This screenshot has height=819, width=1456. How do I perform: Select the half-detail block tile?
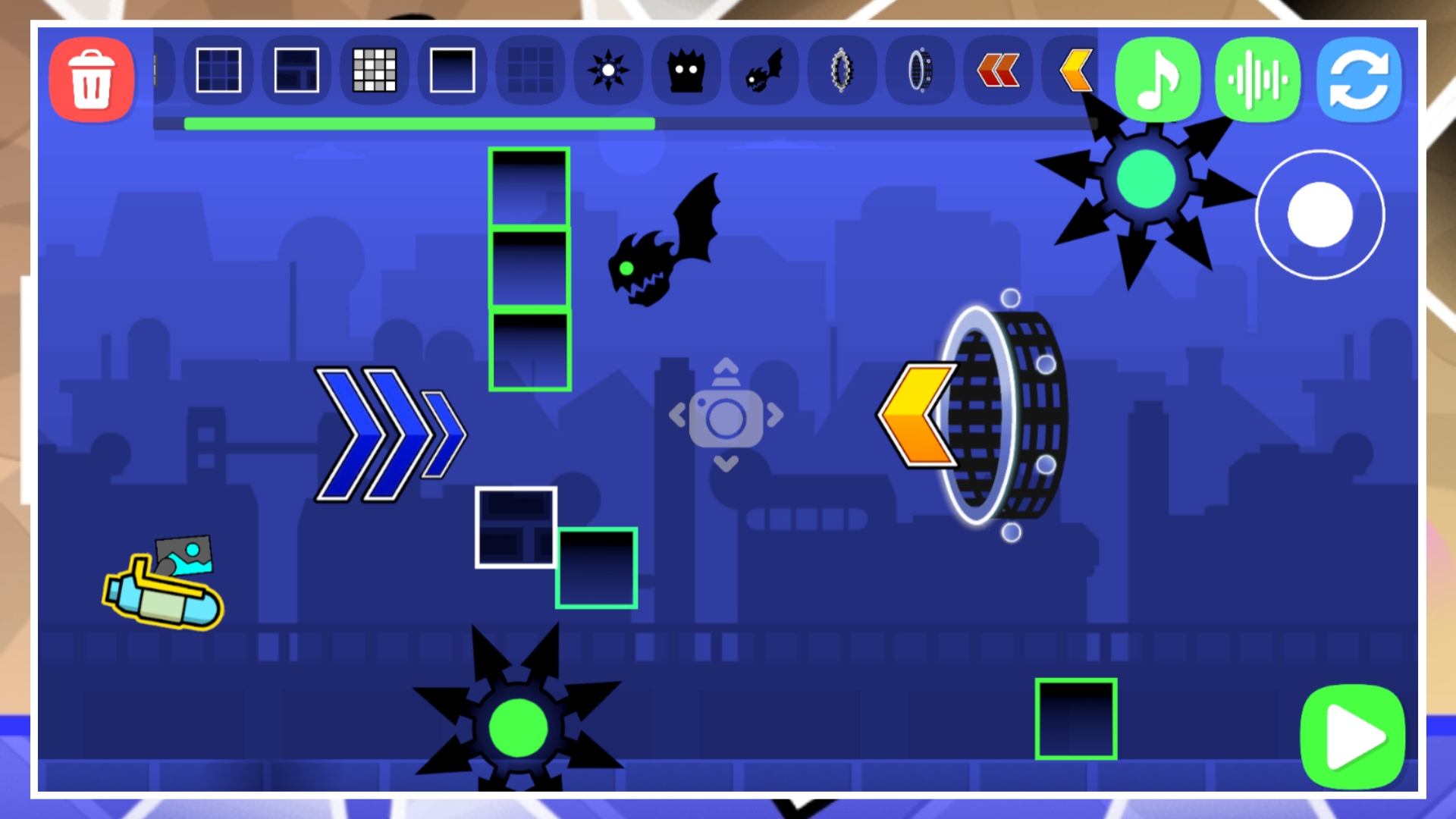pos(296,72)
